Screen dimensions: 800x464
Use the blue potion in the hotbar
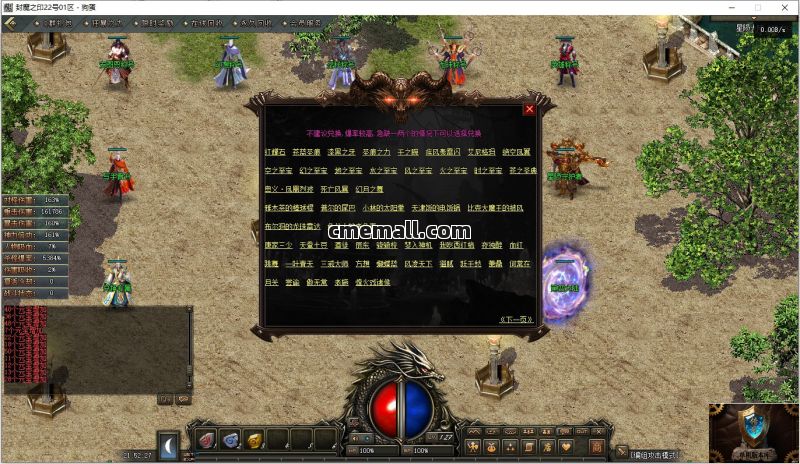pos(230,439)
